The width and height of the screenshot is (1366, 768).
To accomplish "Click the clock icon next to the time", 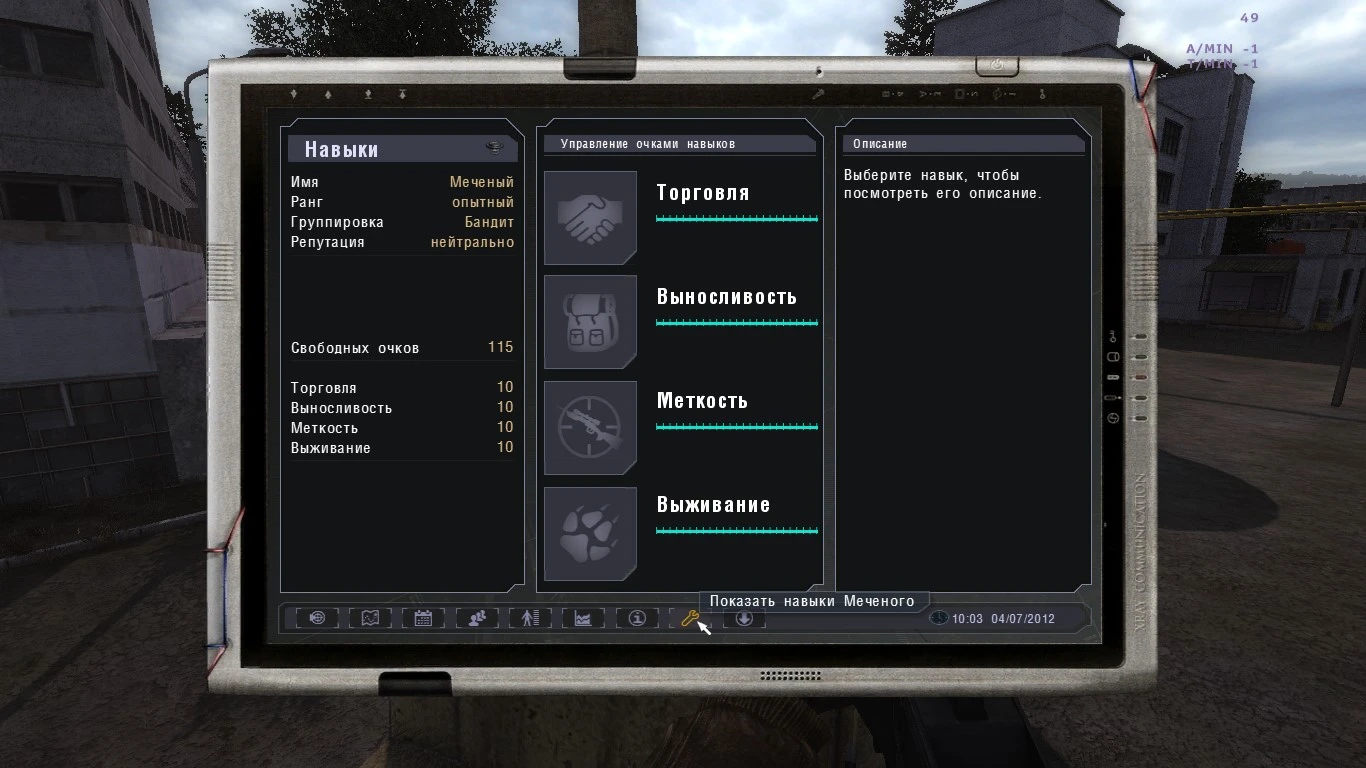I will click(938, 618).
